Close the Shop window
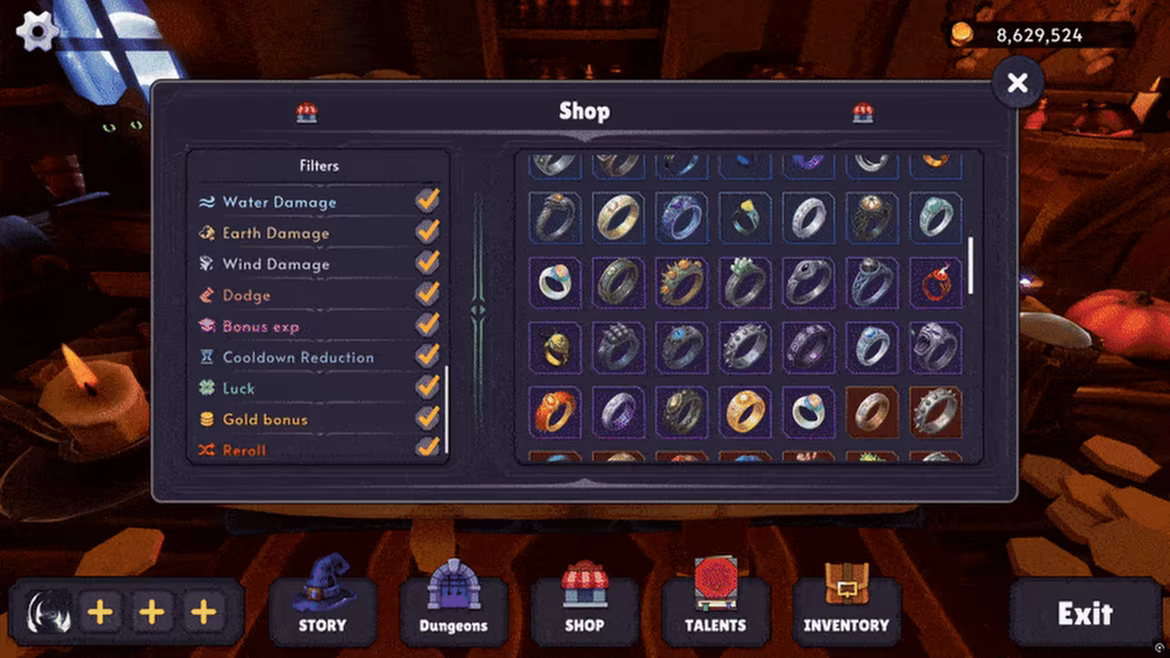This screenshot has width=1170, height=658. pos(1017,83)
